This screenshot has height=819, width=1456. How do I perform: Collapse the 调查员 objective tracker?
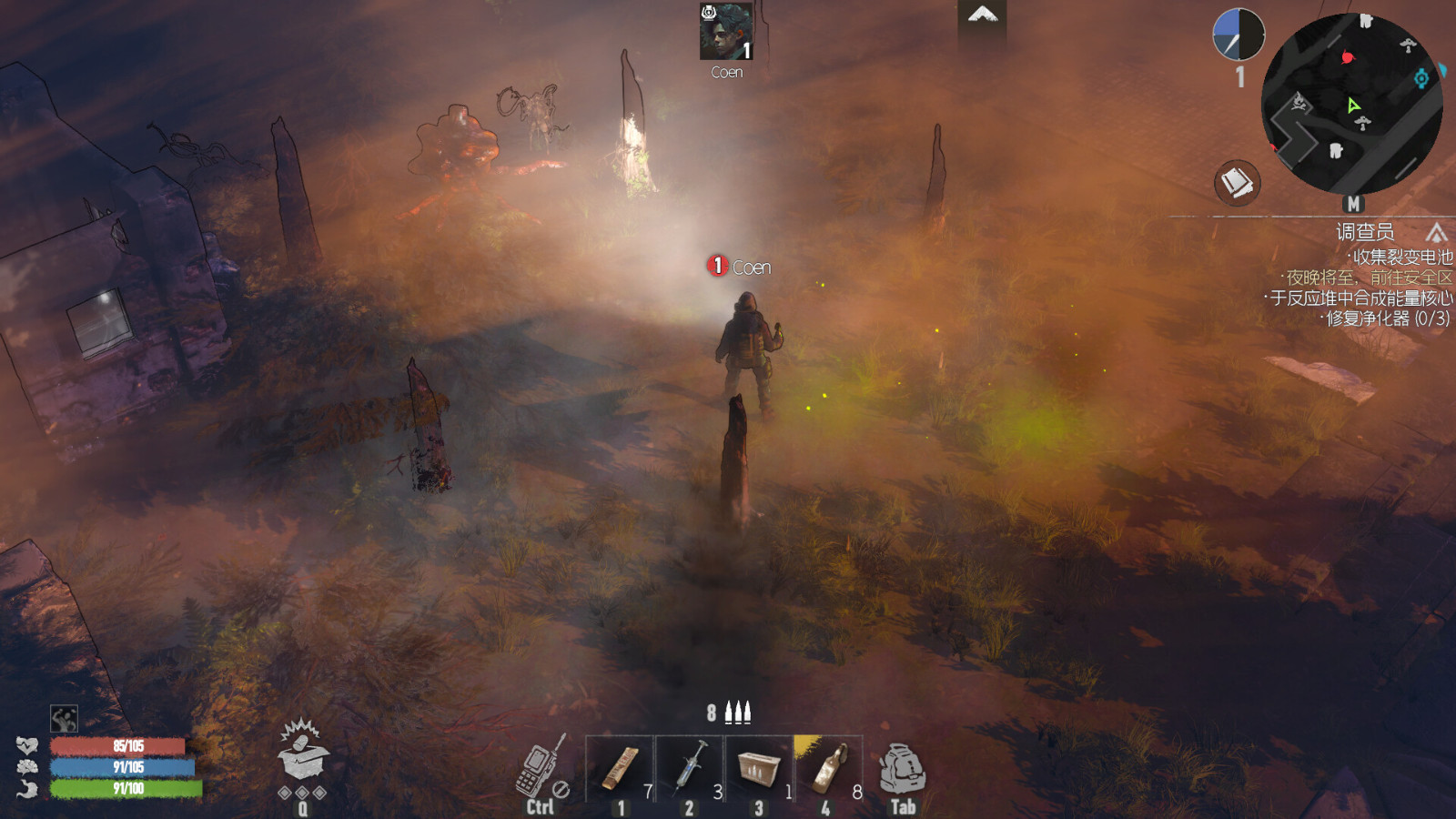[x=1436, y=233]
